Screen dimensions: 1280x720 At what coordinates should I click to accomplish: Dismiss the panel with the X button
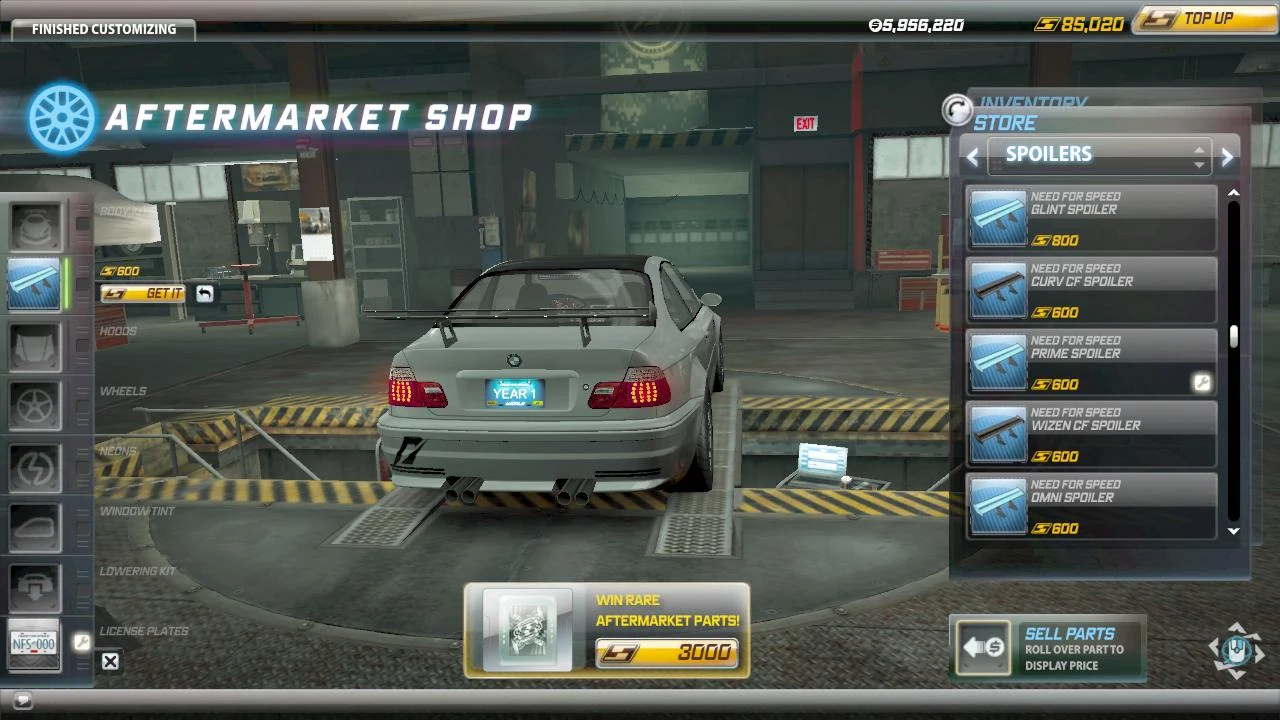109,660
